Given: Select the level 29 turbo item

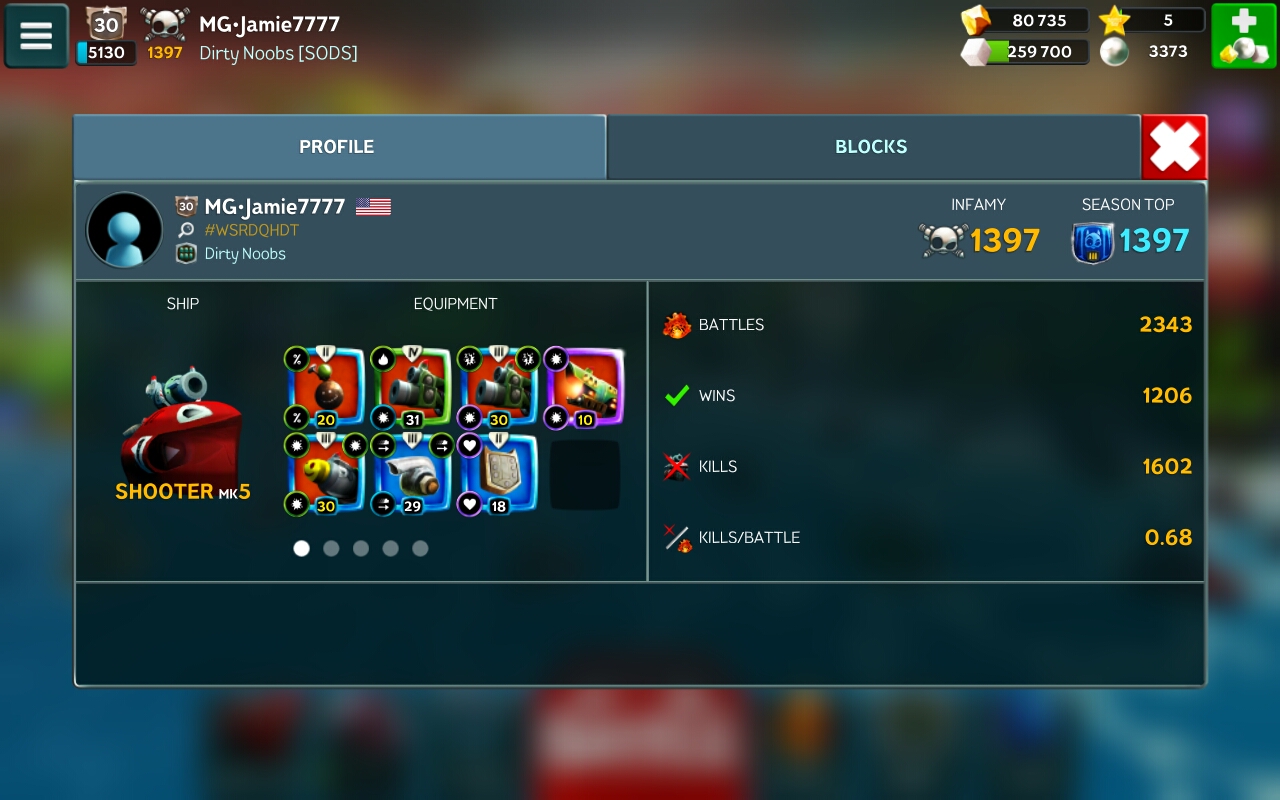Looking at the screenshot, I should pyautogui.click(x=411, y=475).
